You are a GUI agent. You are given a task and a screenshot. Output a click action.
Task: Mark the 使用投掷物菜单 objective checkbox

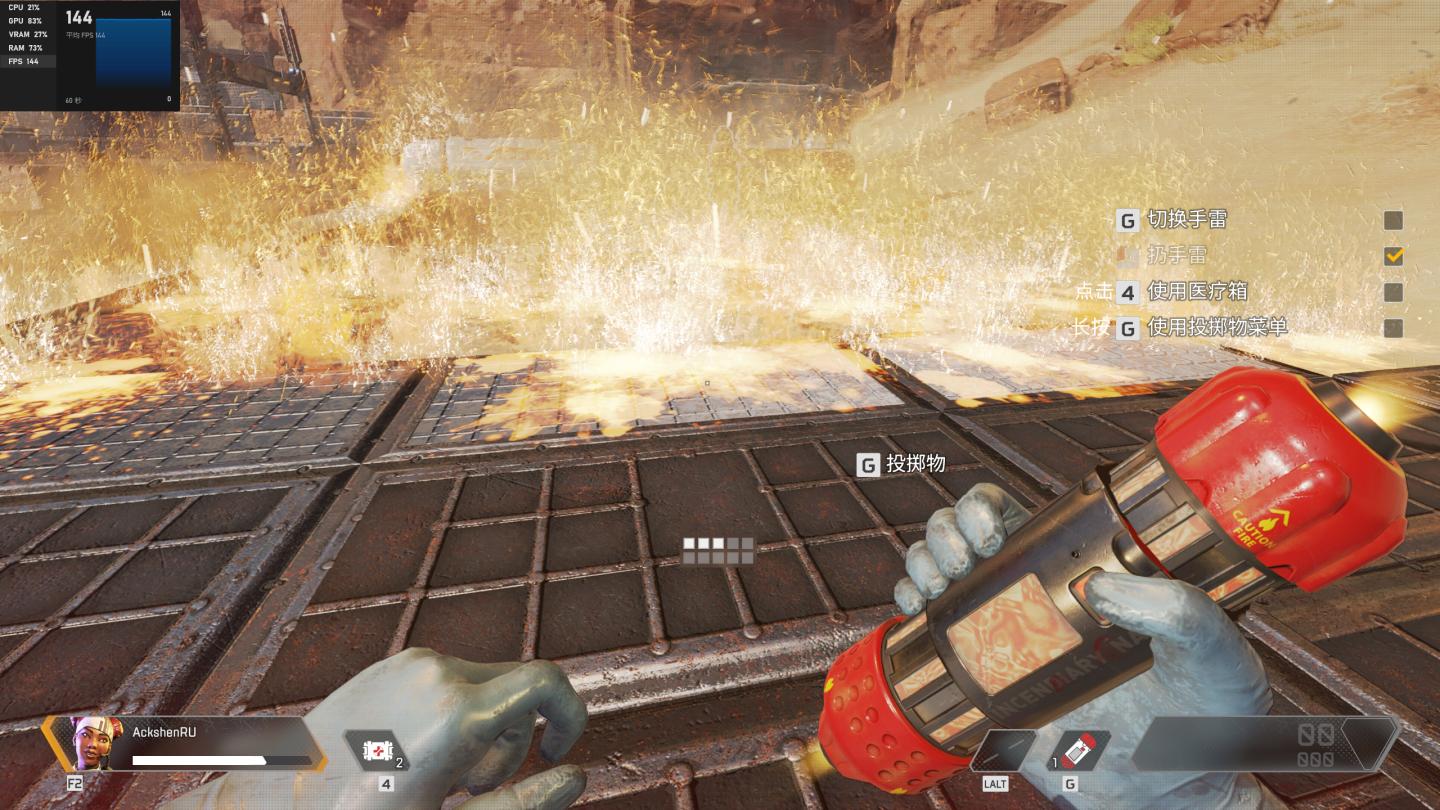point(1393,328)
